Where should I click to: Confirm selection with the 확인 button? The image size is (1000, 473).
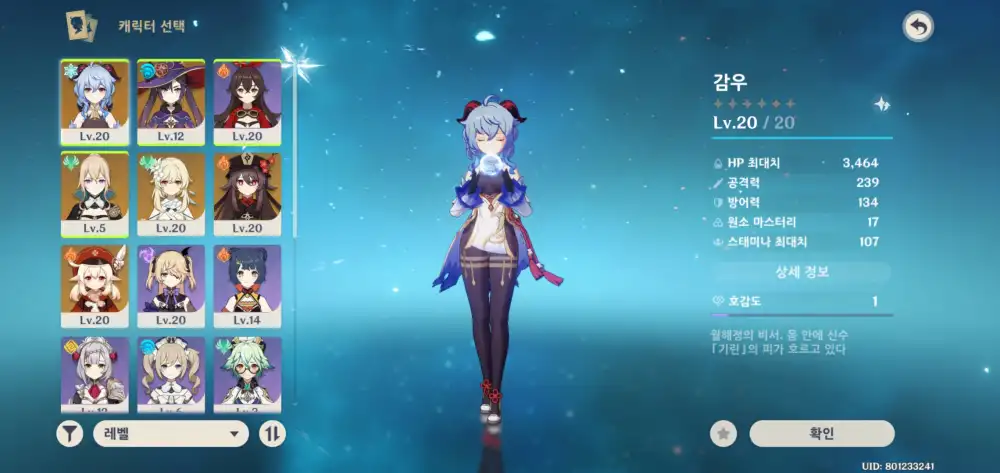coord(821,433)
